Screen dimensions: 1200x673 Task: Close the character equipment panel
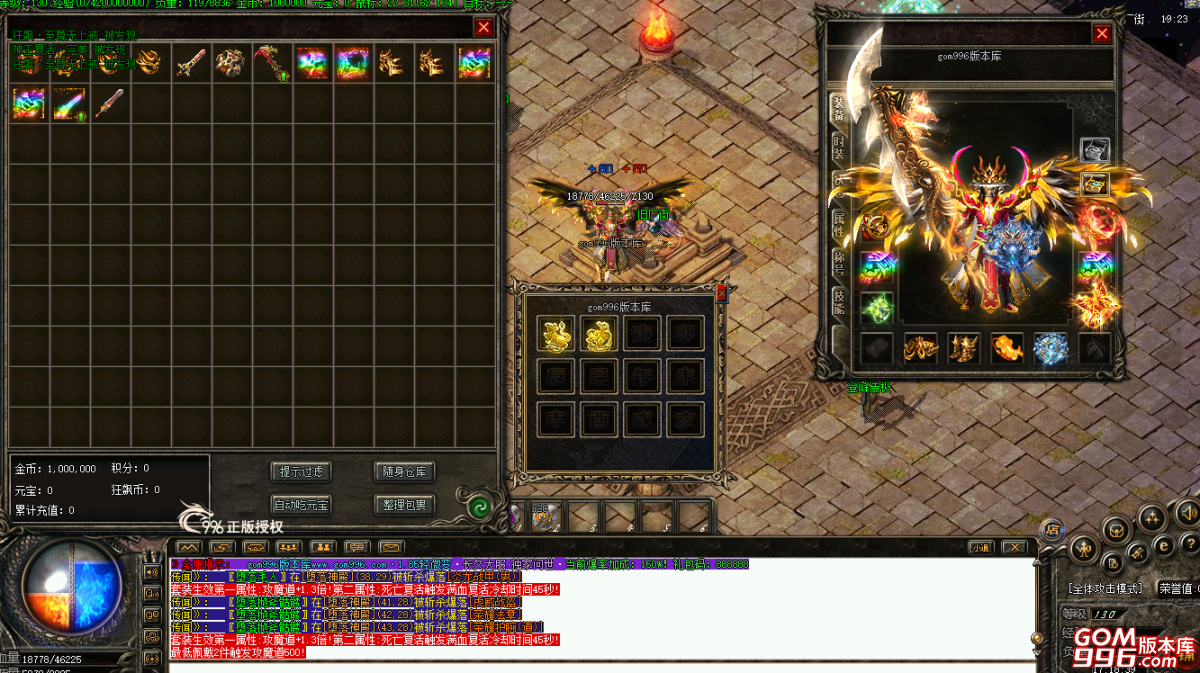[1102, 34]
